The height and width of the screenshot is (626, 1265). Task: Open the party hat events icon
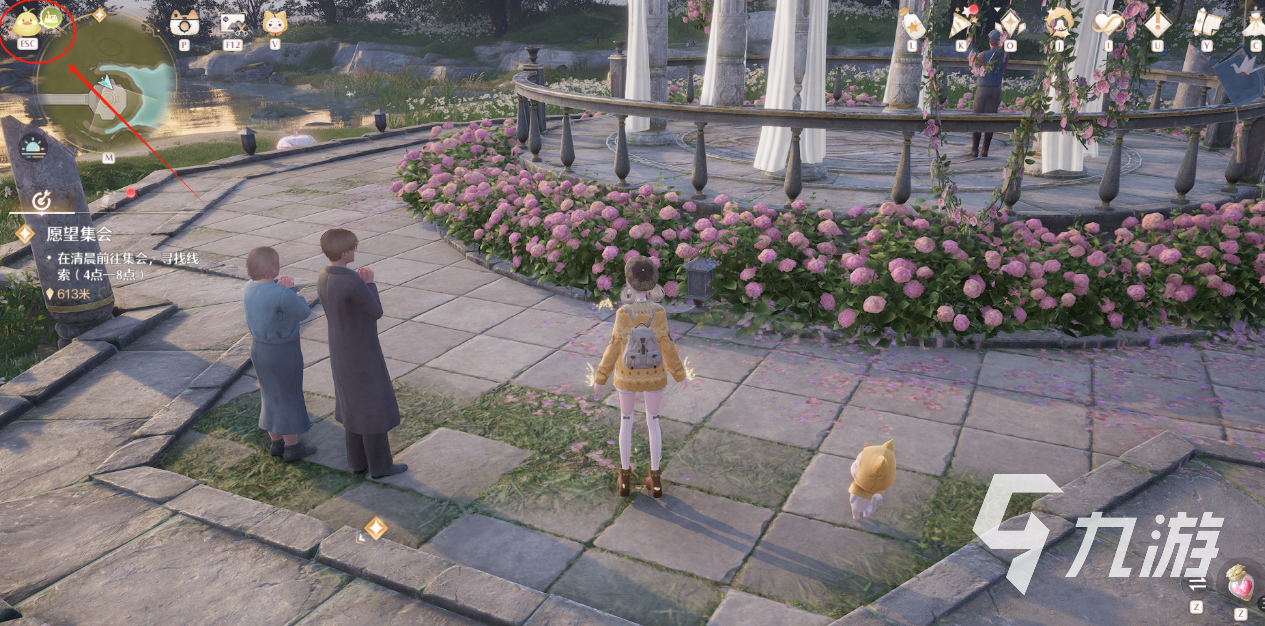coord(961,22)
